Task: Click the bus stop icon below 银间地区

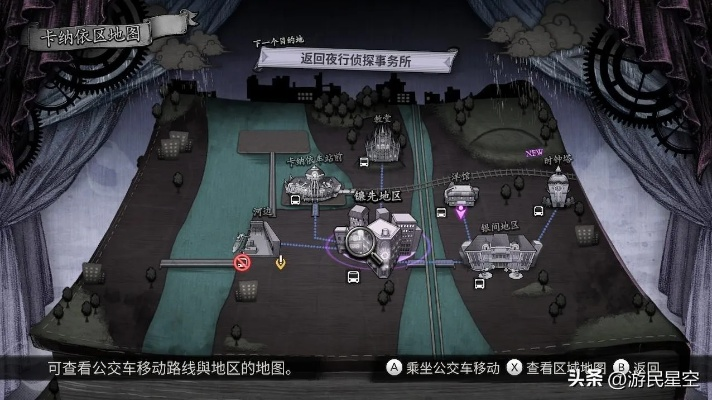Action: 479,283
